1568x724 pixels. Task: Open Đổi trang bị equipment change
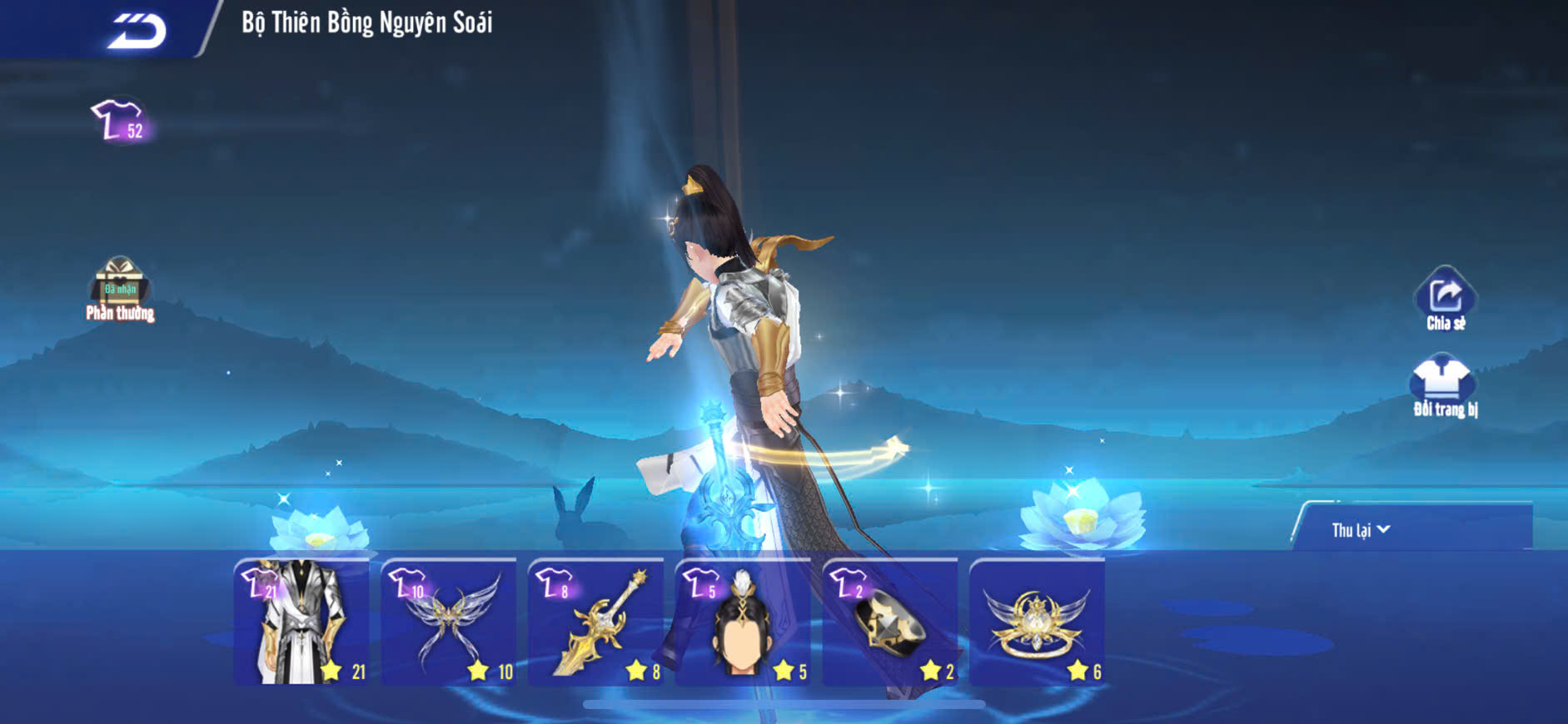pos(1444,386)
